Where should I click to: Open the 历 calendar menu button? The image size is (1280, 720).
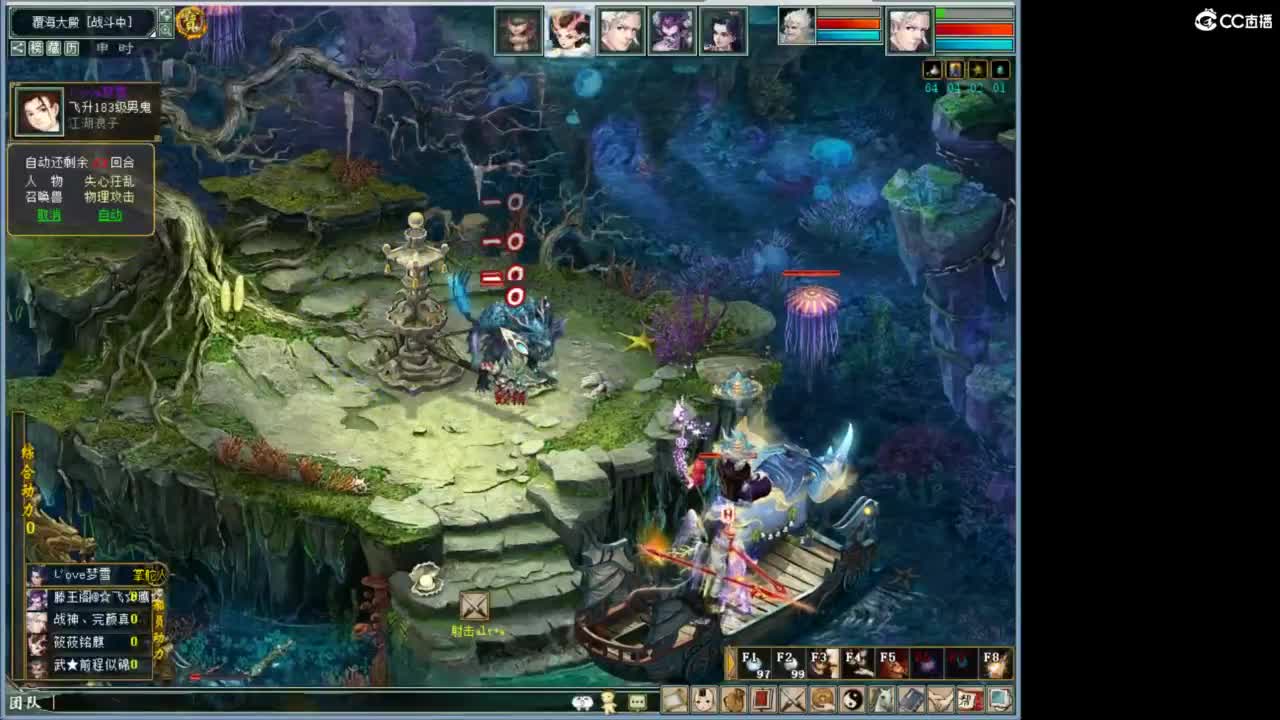point(70,47)
